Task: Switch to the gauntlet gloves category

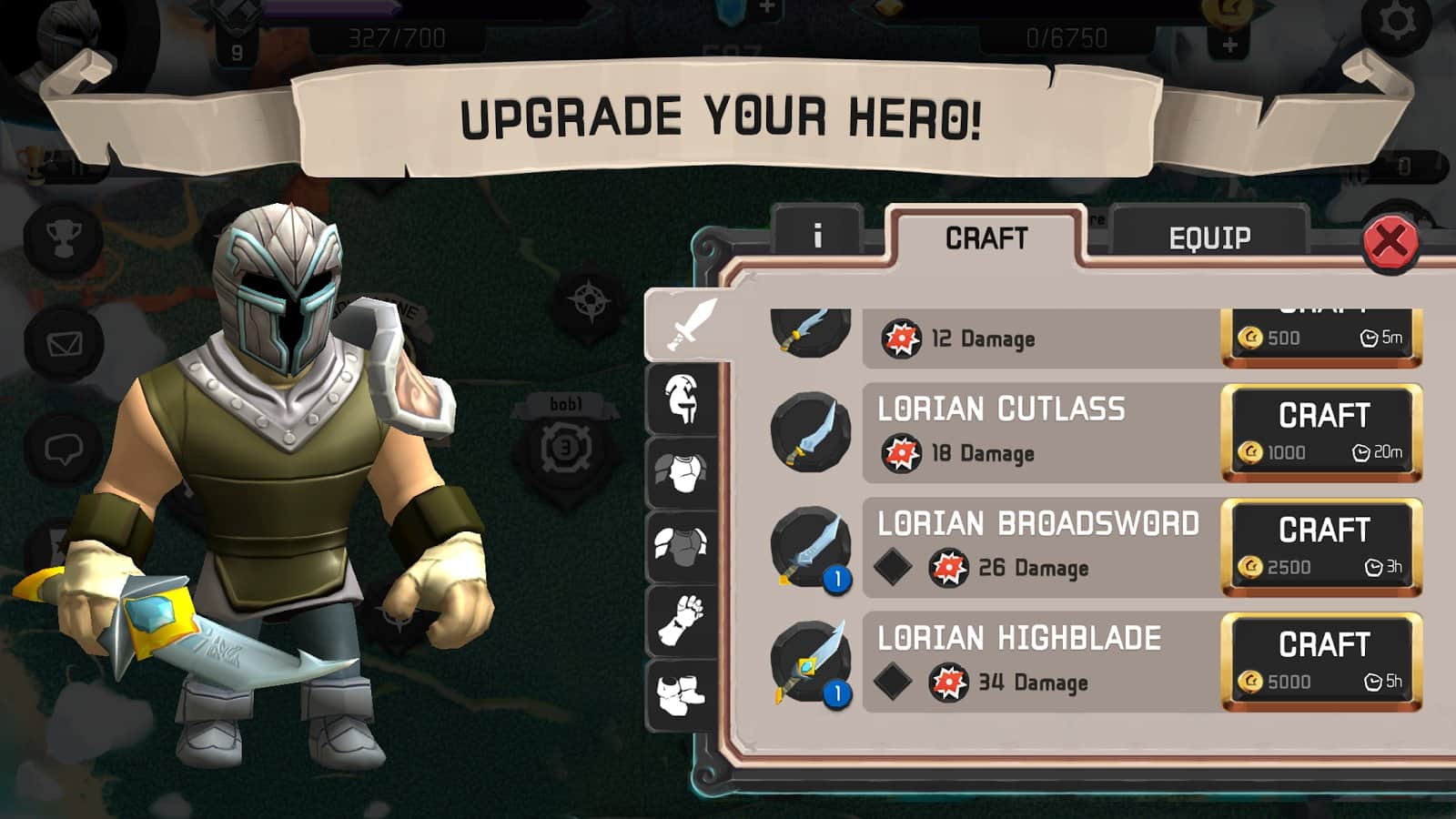Action: tap(682, 621)
